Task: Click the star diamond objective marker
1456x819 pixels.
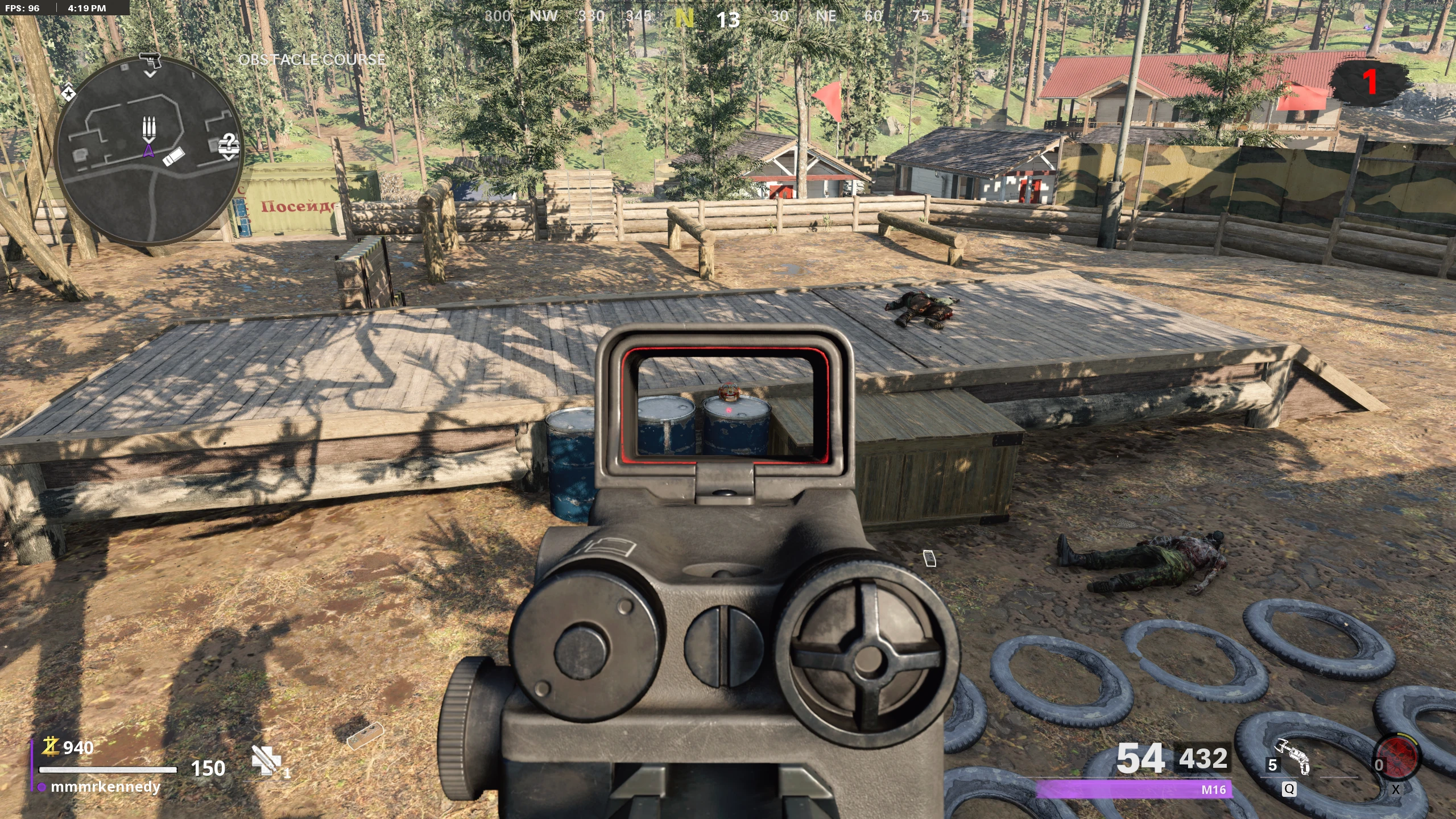Action: click(x=68, y=92)
